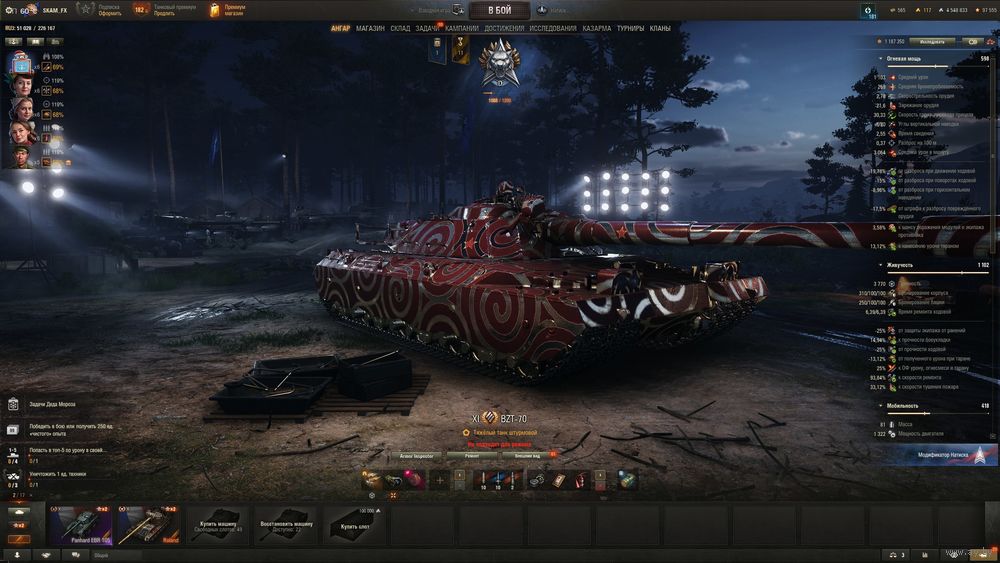Go to the «ДОСТИЖЕНИЯ» tab
1000x563 pixels.
(504, 28)
